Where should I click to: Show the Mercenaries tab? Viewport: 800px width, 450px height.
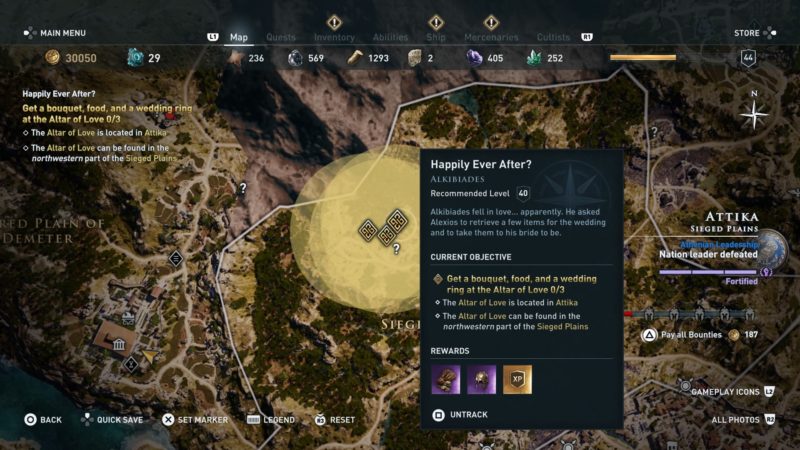pyautogui.click(x=491, y=37)
